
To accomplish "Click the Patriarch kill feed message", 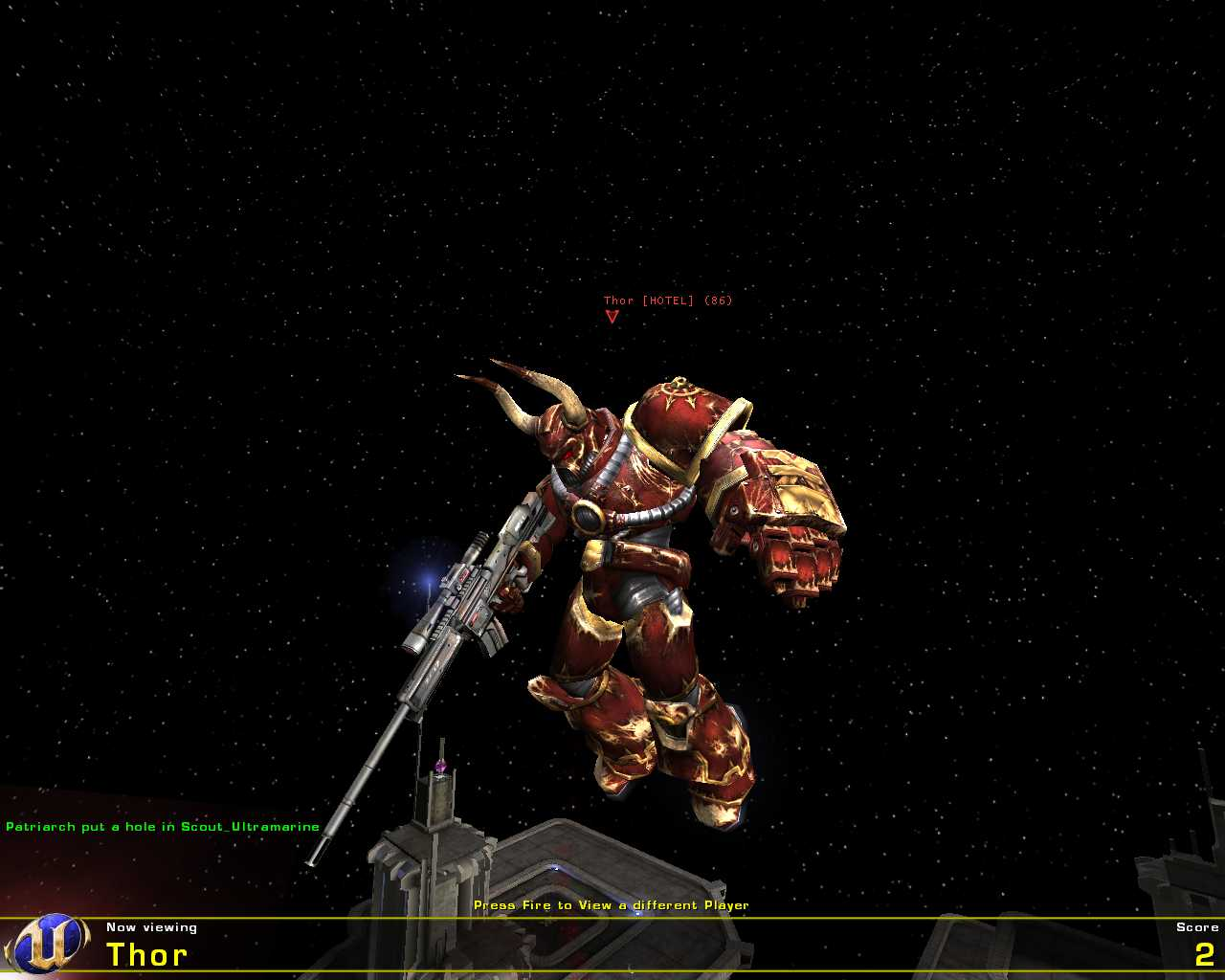I will (x=161, y=825).
